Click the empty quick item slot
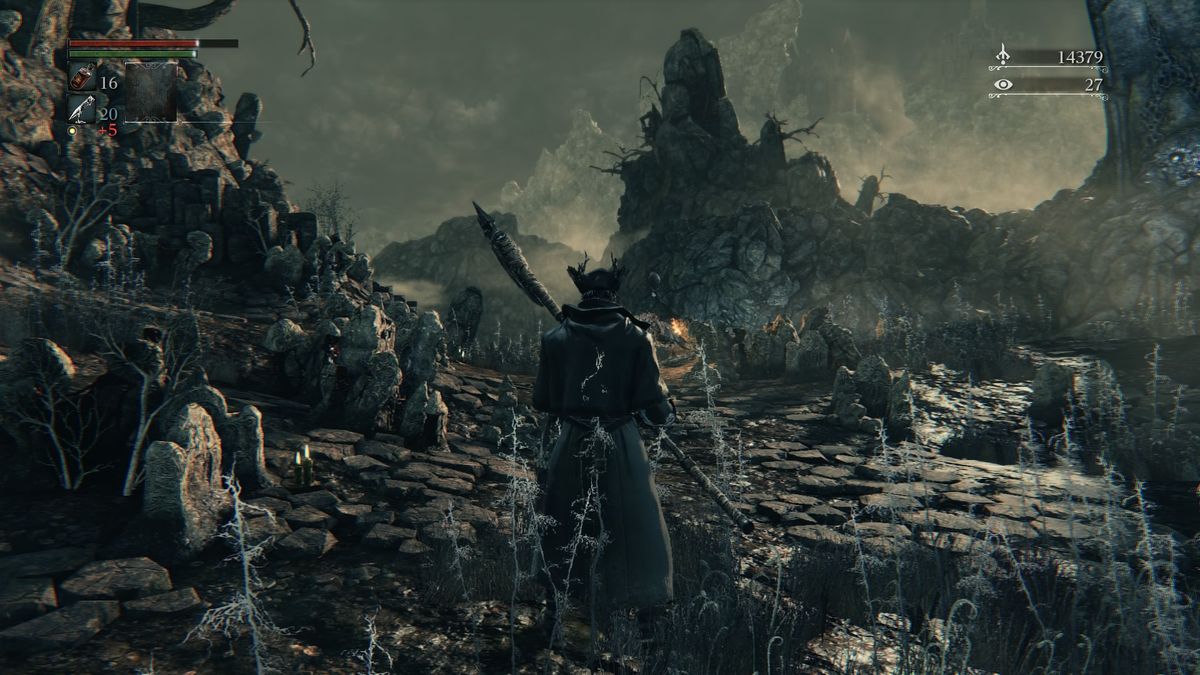This screenshot has height=675, width=1200. click(151, 92)
